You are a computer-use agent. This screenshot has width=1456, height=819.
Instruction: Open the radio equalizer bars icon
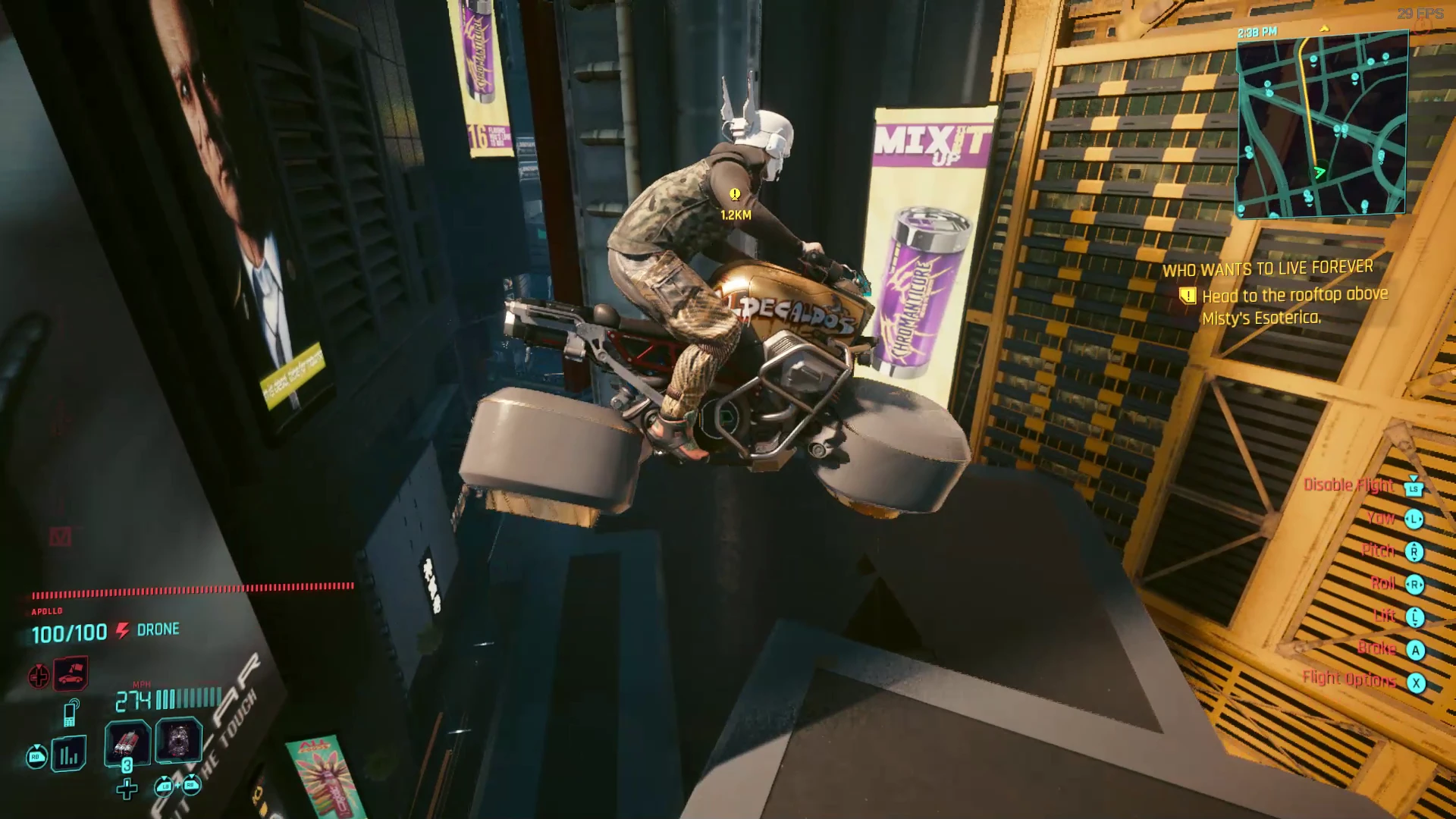[69, 754]
